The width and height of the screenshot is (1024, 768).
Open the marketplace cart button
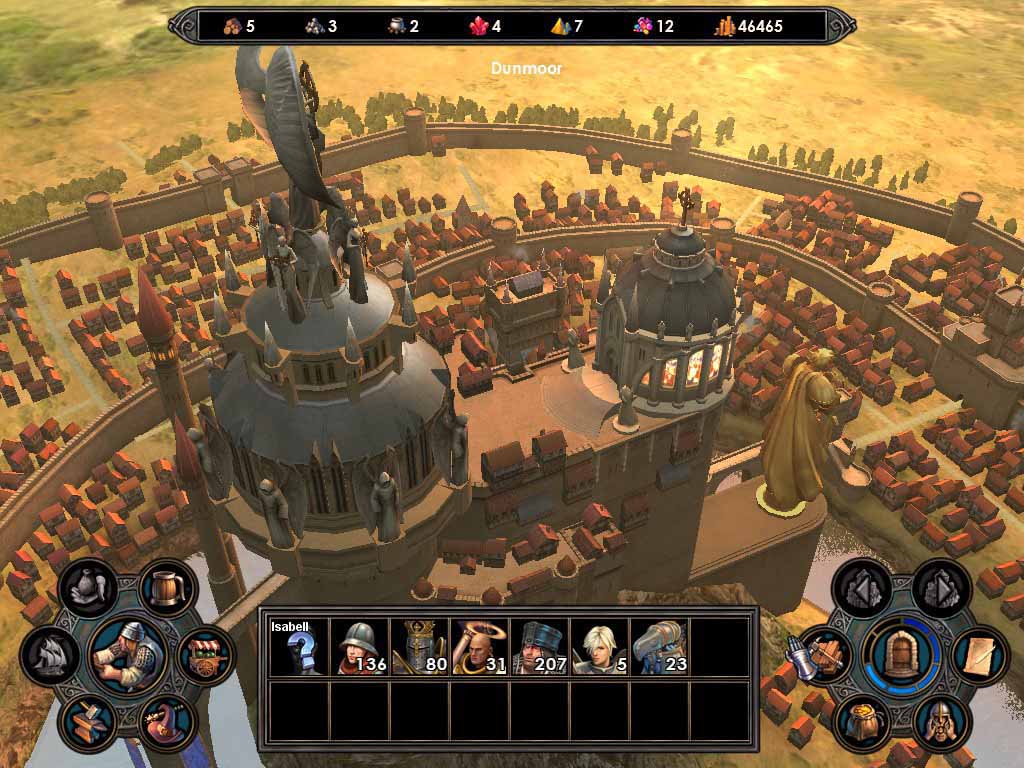(x=207, y=657)
